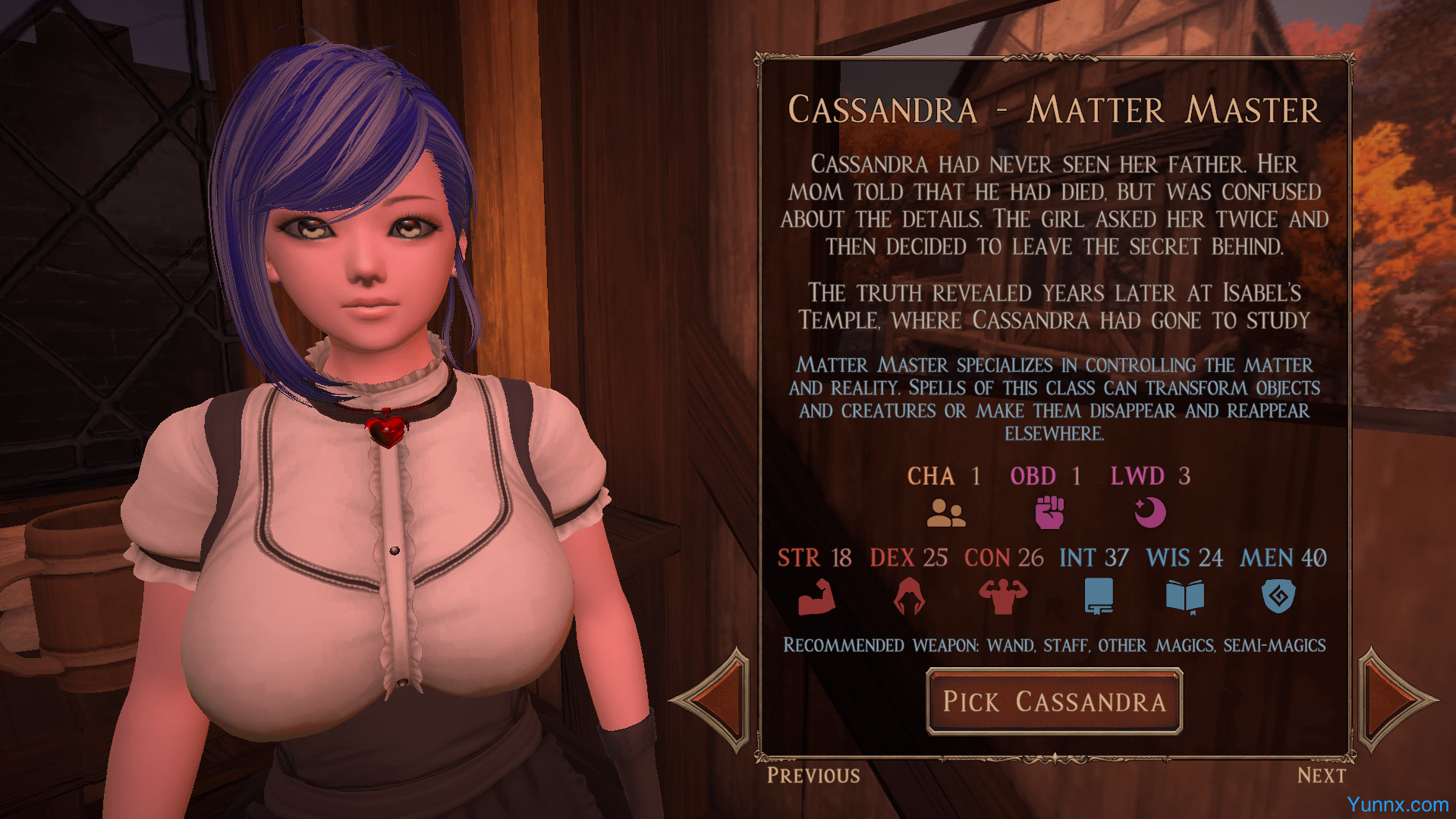The image size is (1456, 819).
Task: Choose the CON muscular torso icon
Action: coord(1003,597)
